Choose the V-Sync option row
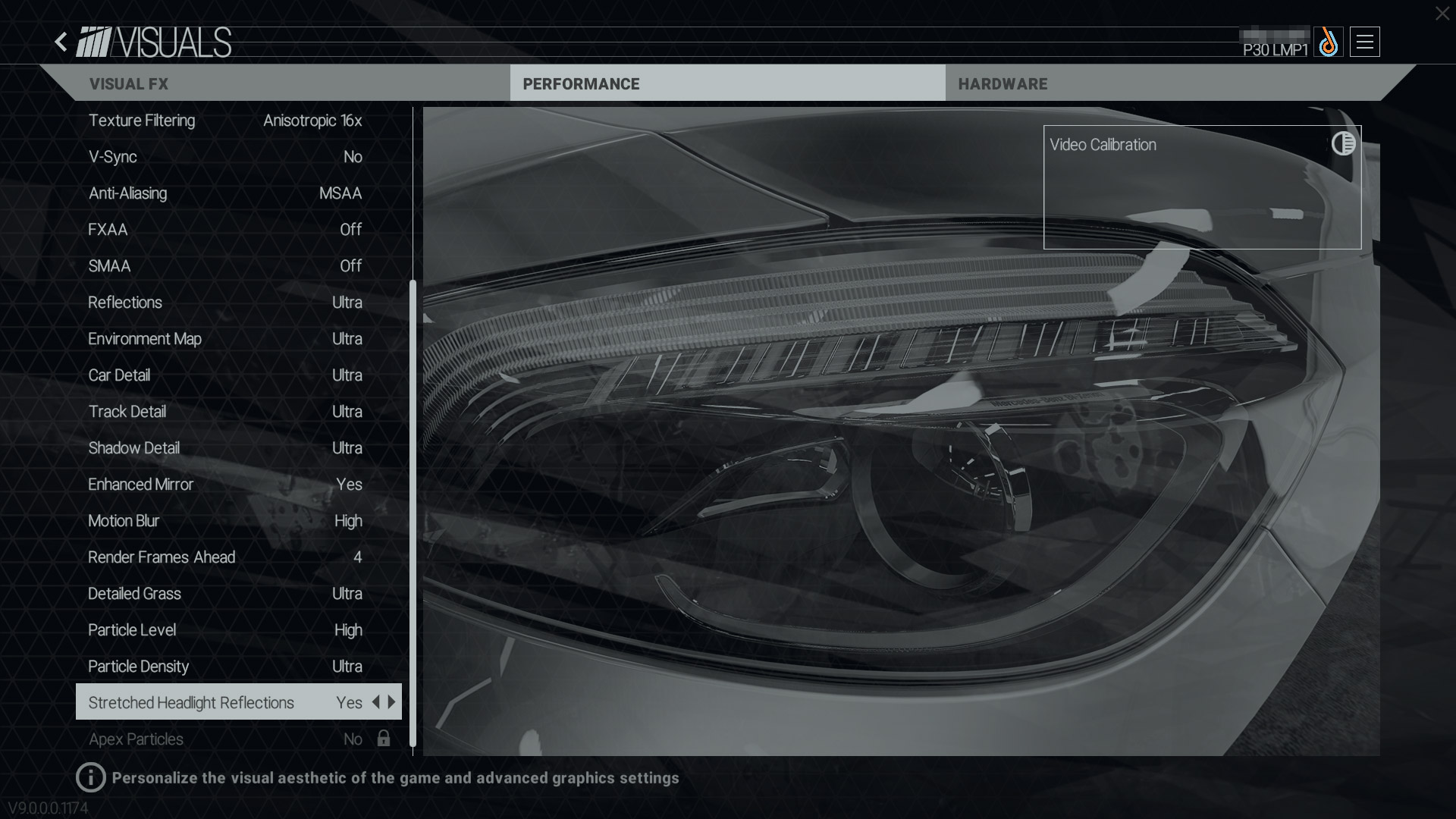This screenshot has height=819, width=1456. (x=225, y=157)
